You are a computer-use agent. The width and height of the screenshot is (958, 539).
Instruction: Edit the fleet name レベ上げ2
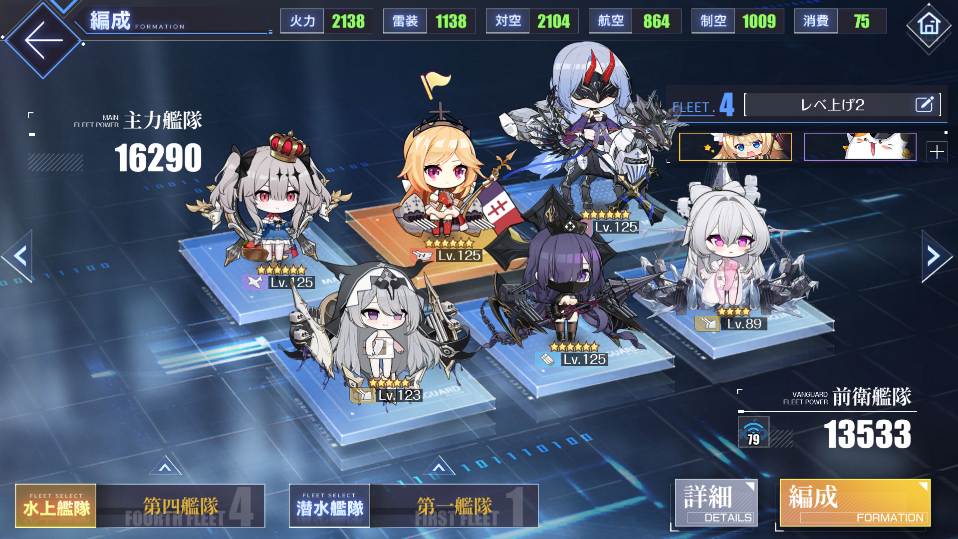(x=924, y=103)
